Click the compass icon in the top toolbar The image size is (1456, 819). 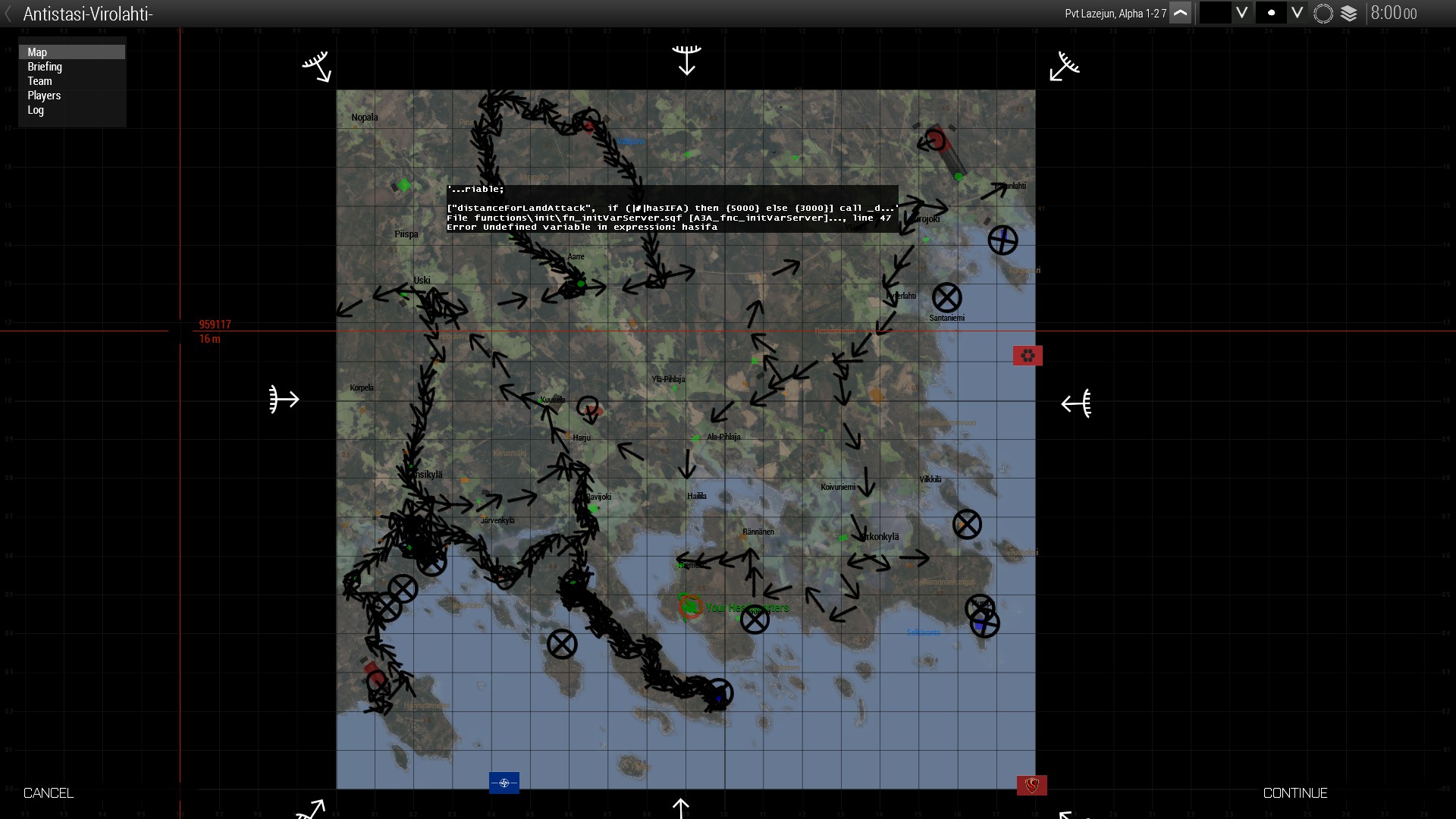(1323, 13)
